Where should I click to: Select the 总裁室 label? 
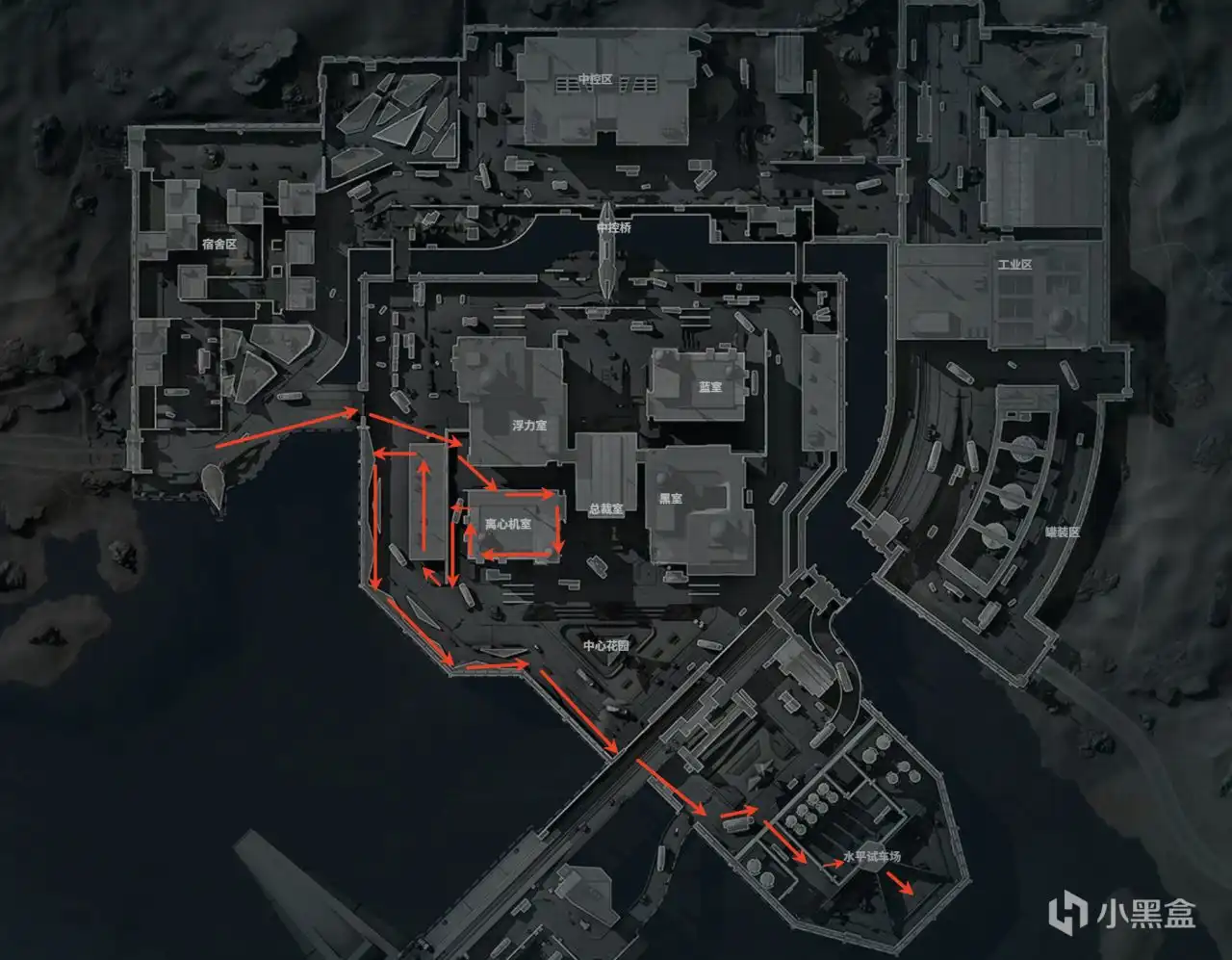[x=605, y=508]
